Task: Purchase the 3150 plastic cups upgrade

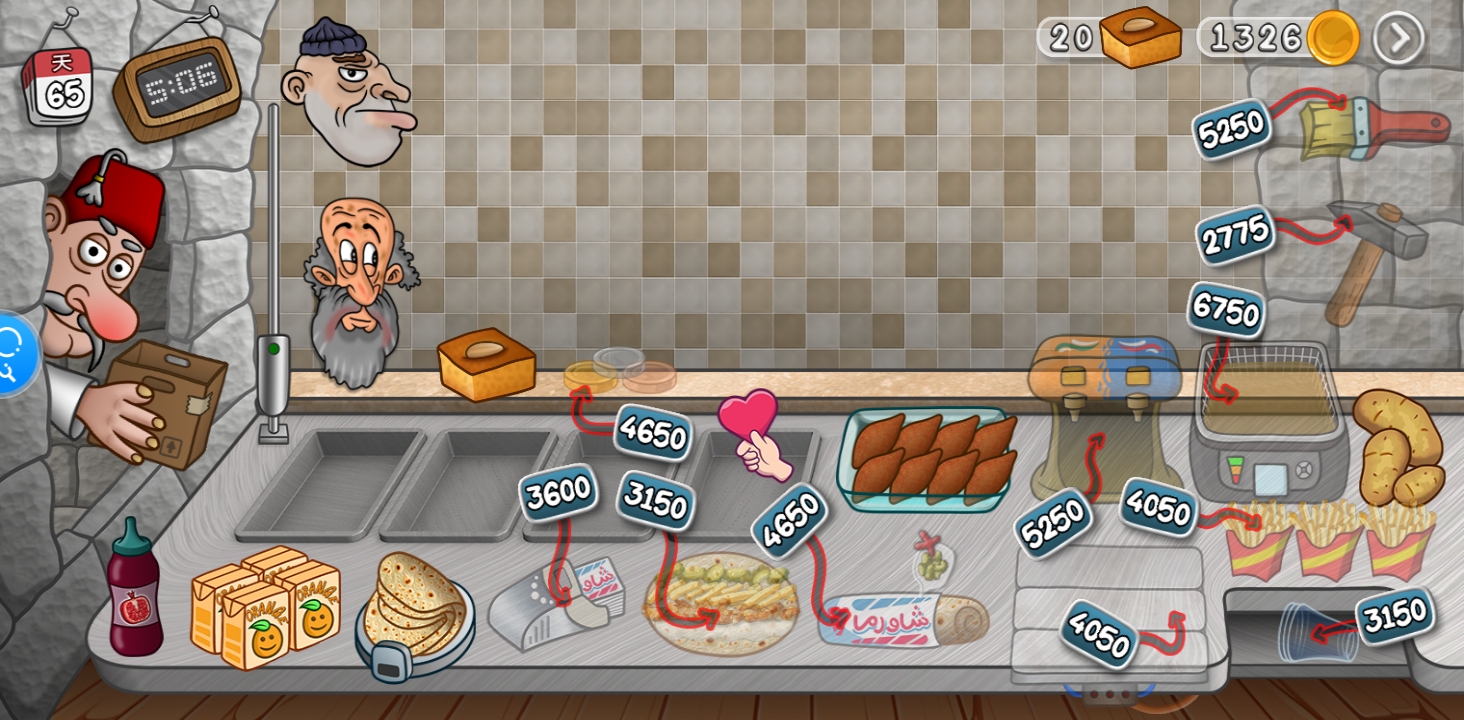Action: click(x=1394, y=616)
